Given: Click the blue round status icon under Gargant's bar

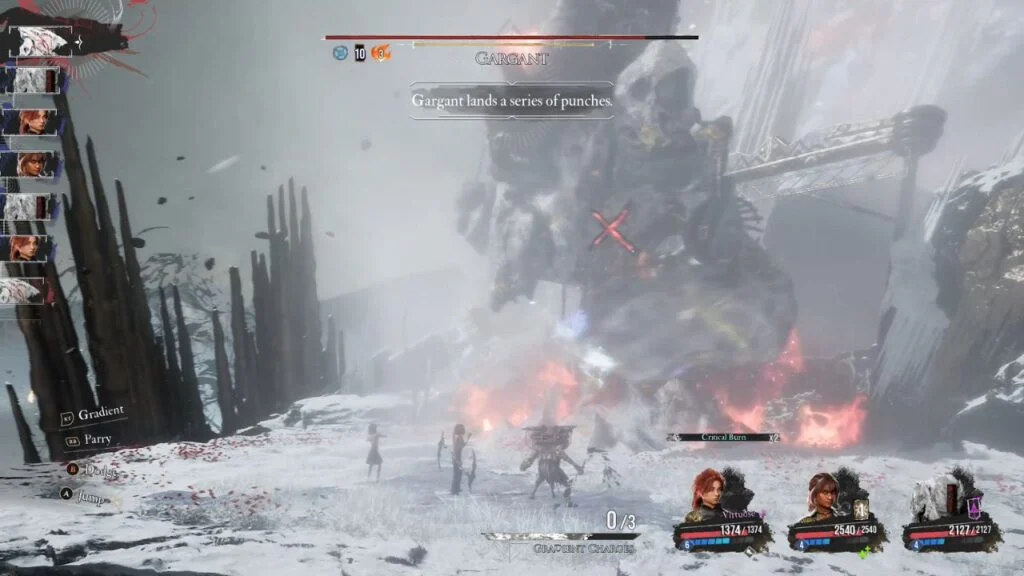Looking at the screenshot, I should pyautogui.click(x=340, y=53).
